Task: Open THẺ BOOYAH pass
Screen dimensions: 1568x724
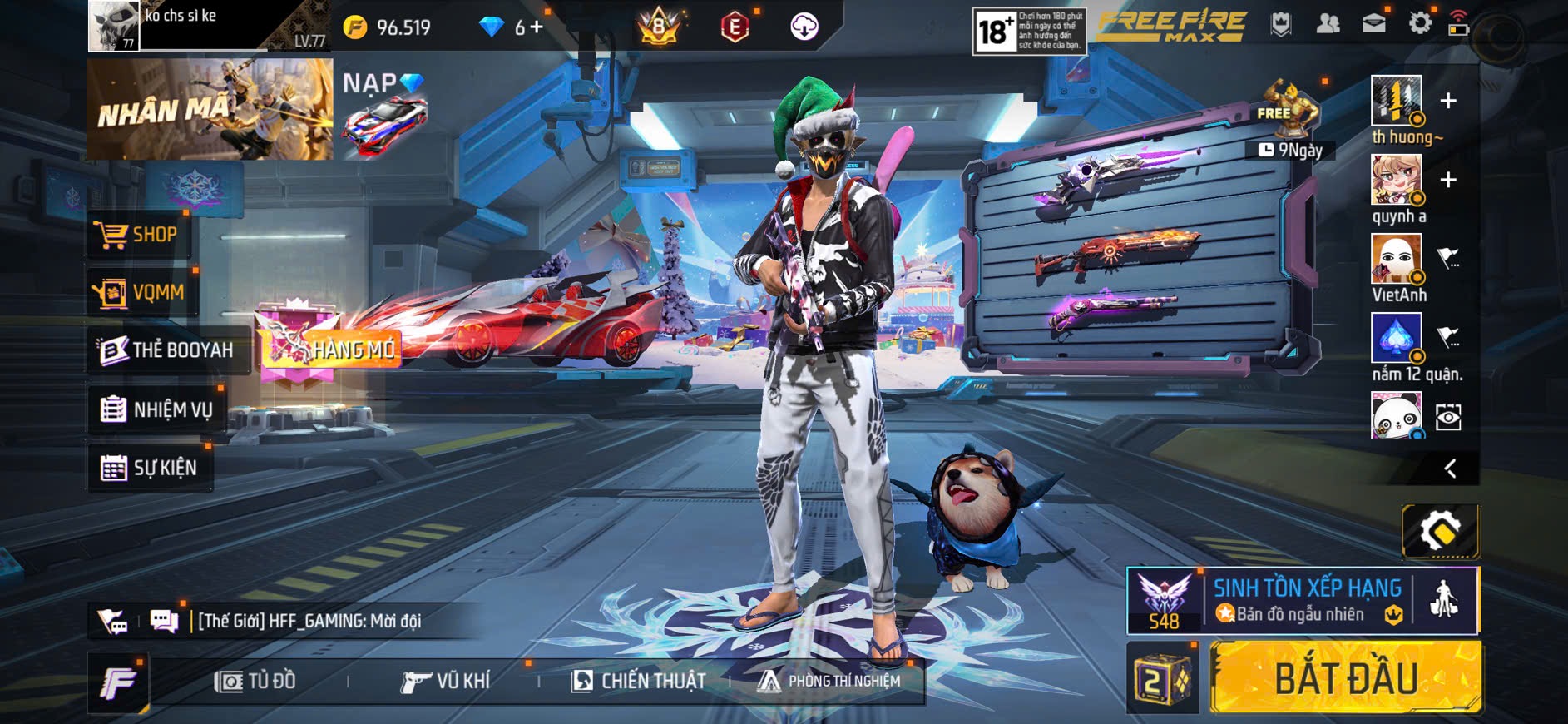Action: point(166,350)
